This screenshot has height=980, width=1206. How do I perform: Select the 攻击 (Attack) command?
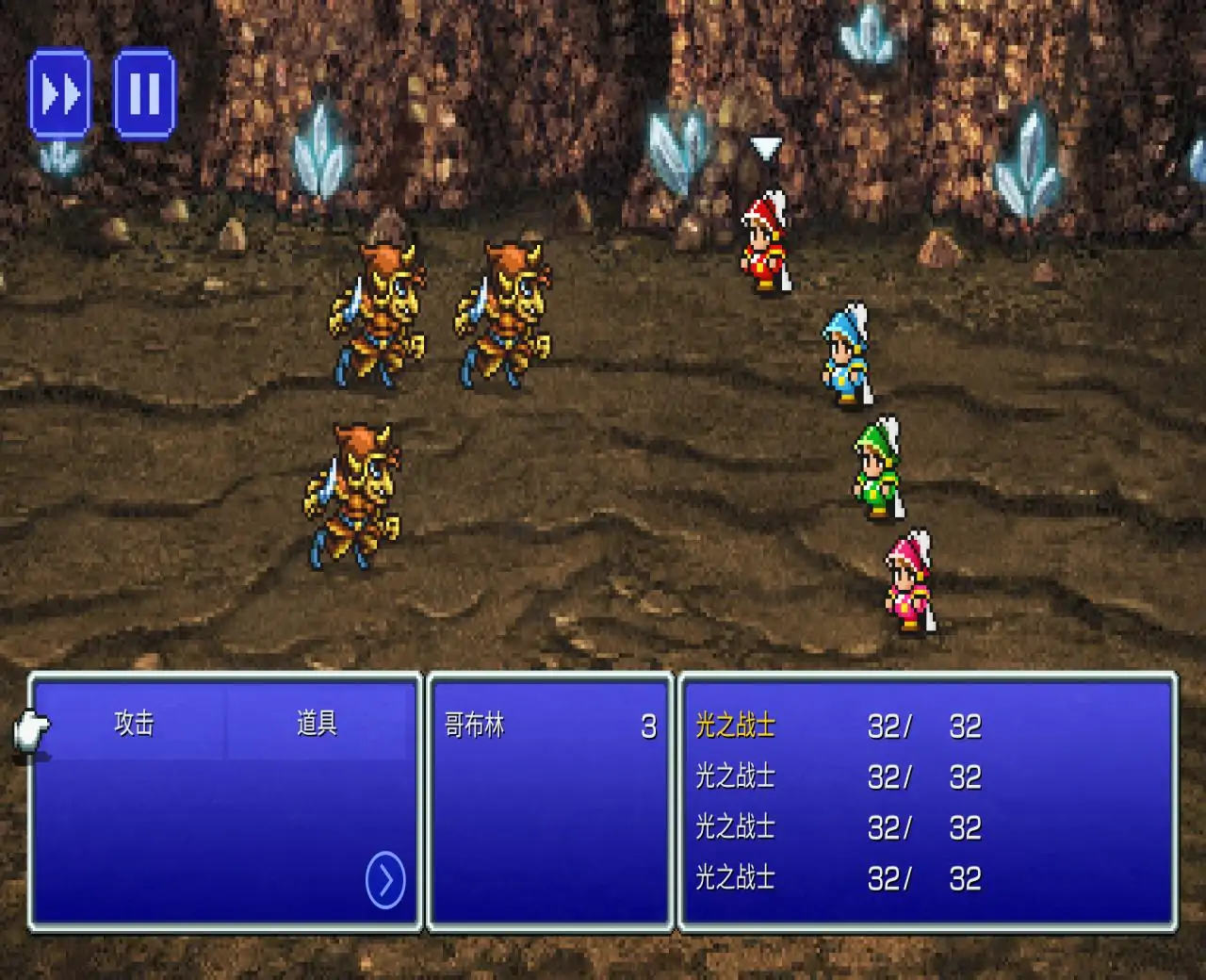pos(134,724)
